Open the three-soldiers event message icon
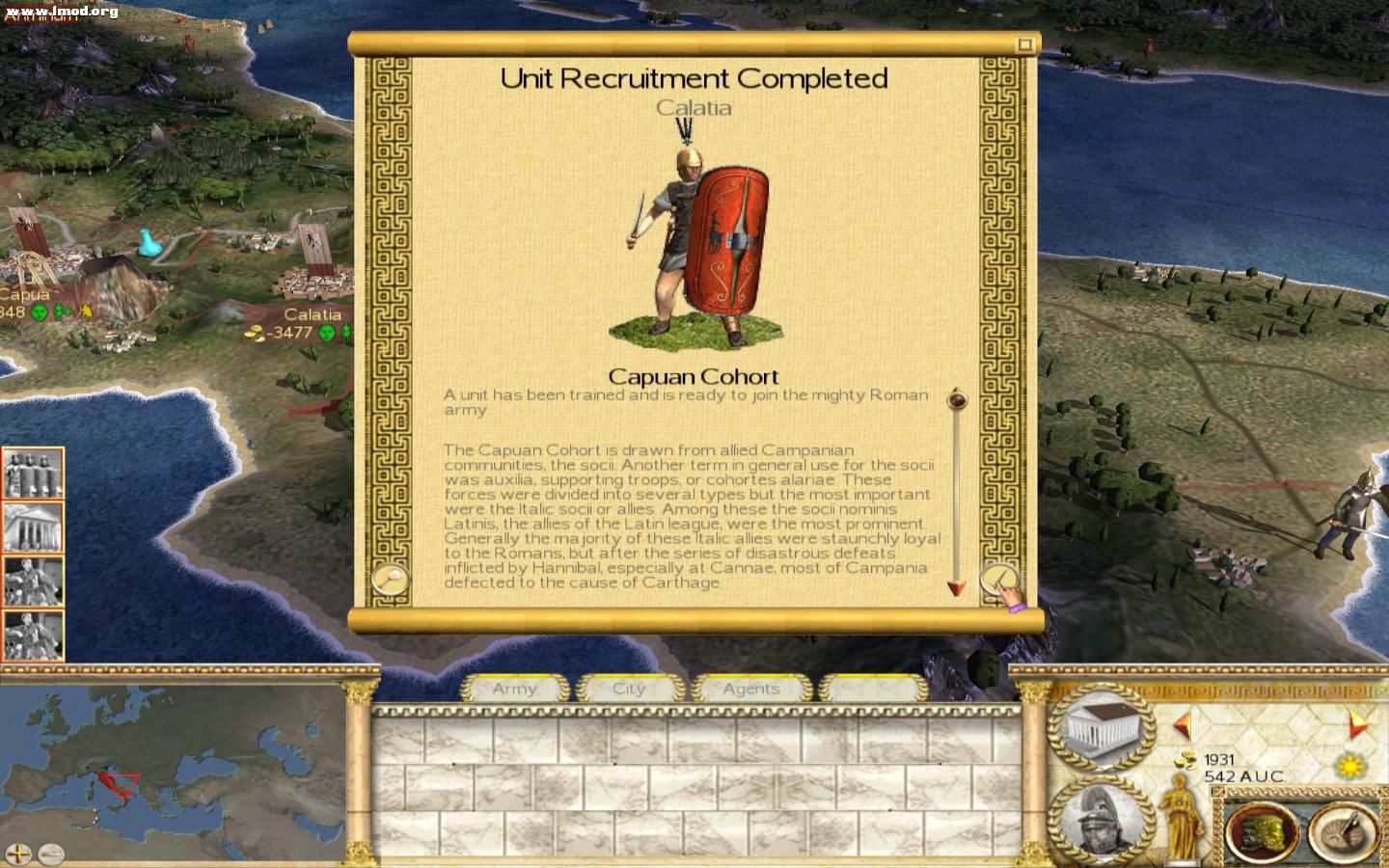 pyautogui.click(x=33, y=474)
